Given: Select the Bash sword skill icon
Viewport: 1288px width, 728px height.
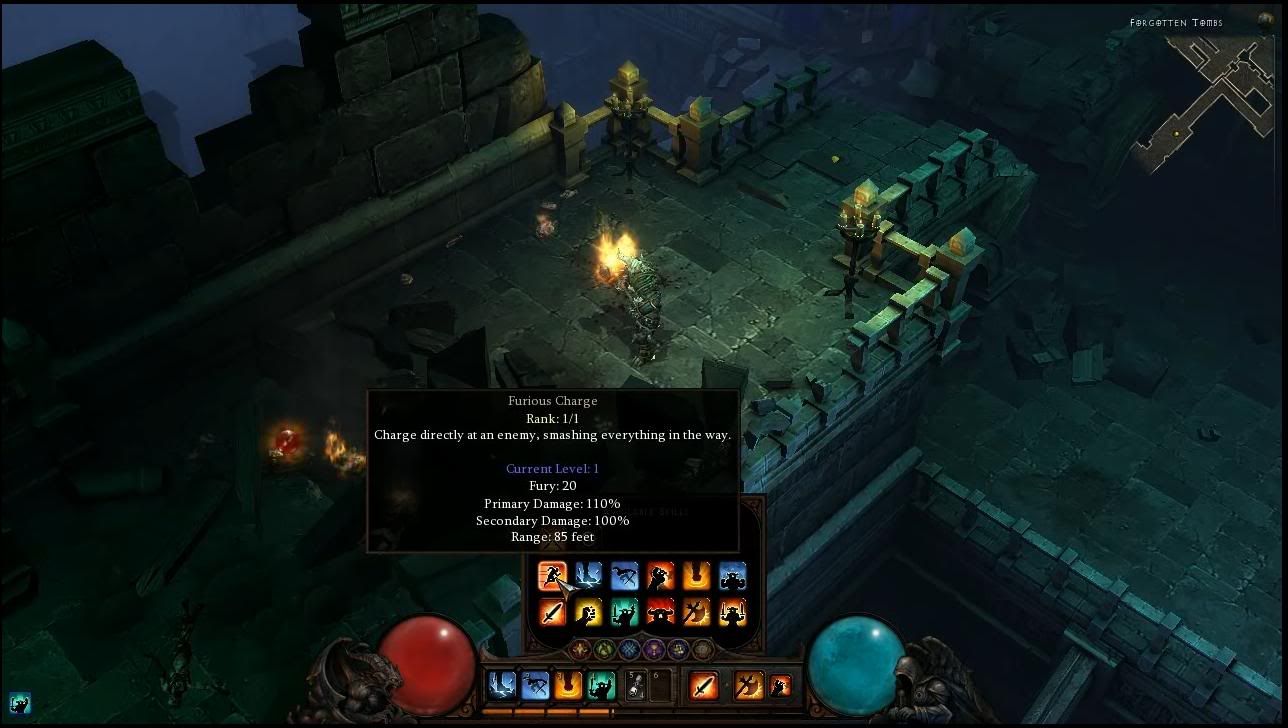Looking at the screenshot, I should click(x=552, y=613).
